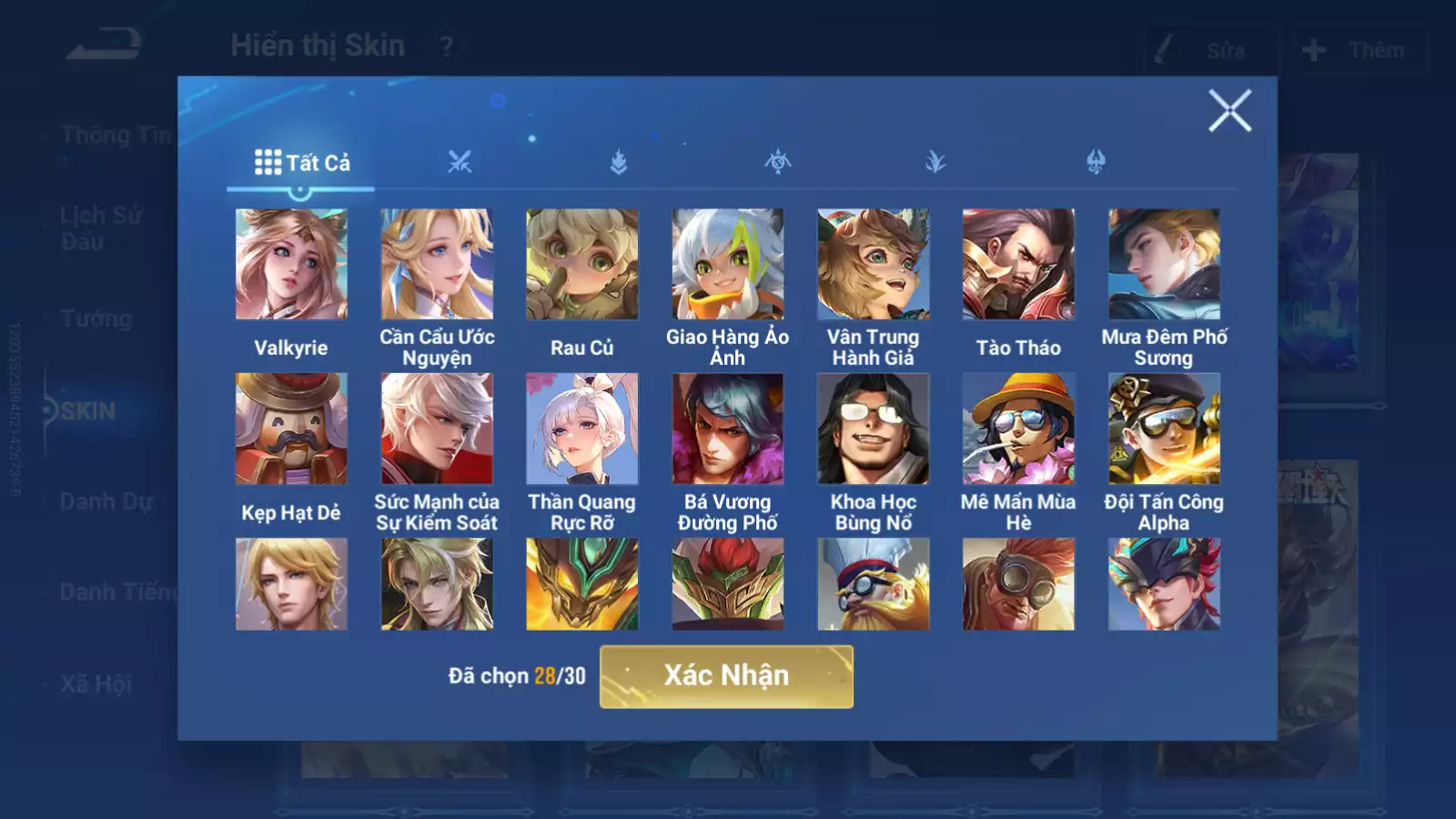Image resolution: width=1456 pixels, height=819 pixels.
Task: Choose the Khoa Học Bùng Nổ skin
Action: pyautogui.click(x=874, y=429)
